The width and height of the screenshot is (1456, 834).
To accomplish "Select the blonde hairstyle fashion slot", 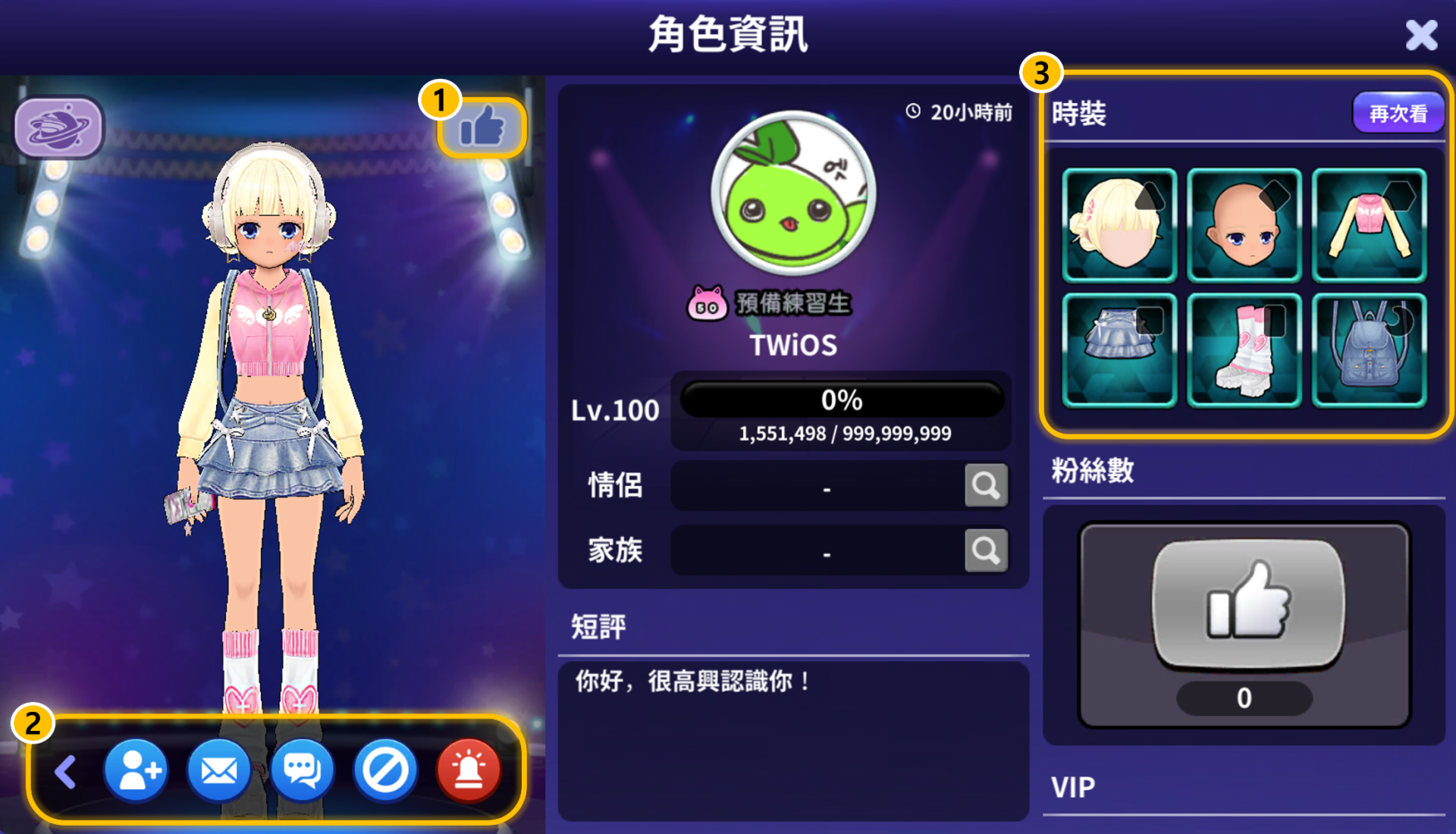I will 1119,225.
